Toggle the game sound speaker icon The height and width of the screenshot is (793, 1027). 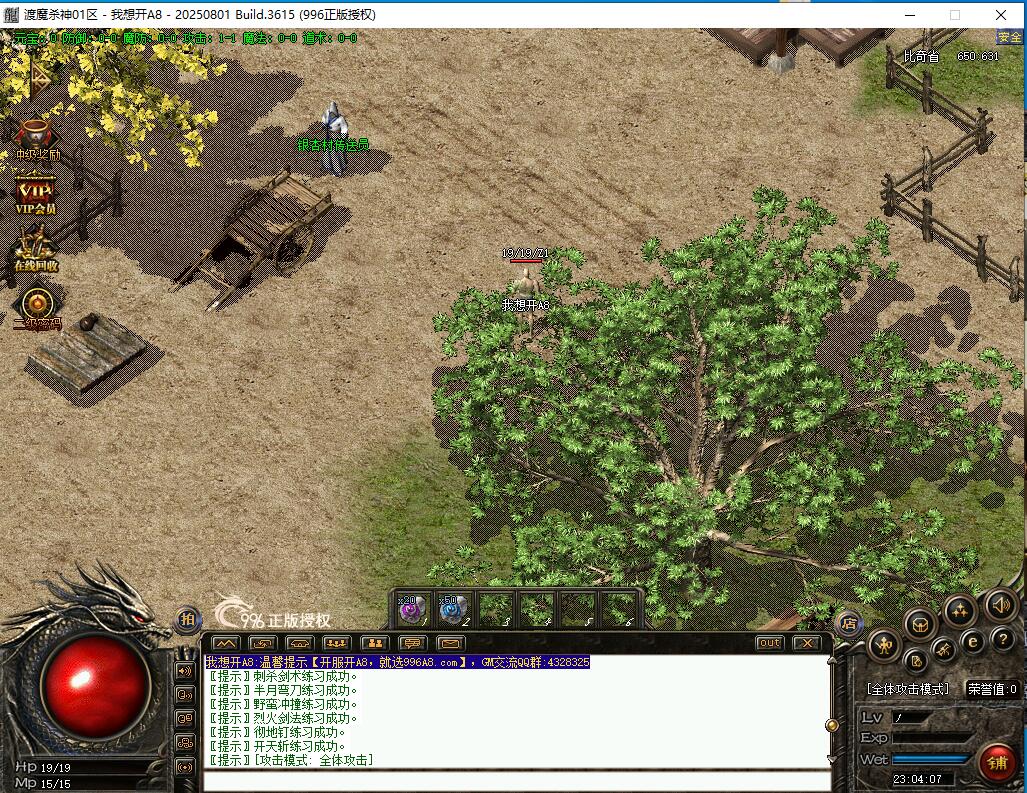(x=1000, y=604)
